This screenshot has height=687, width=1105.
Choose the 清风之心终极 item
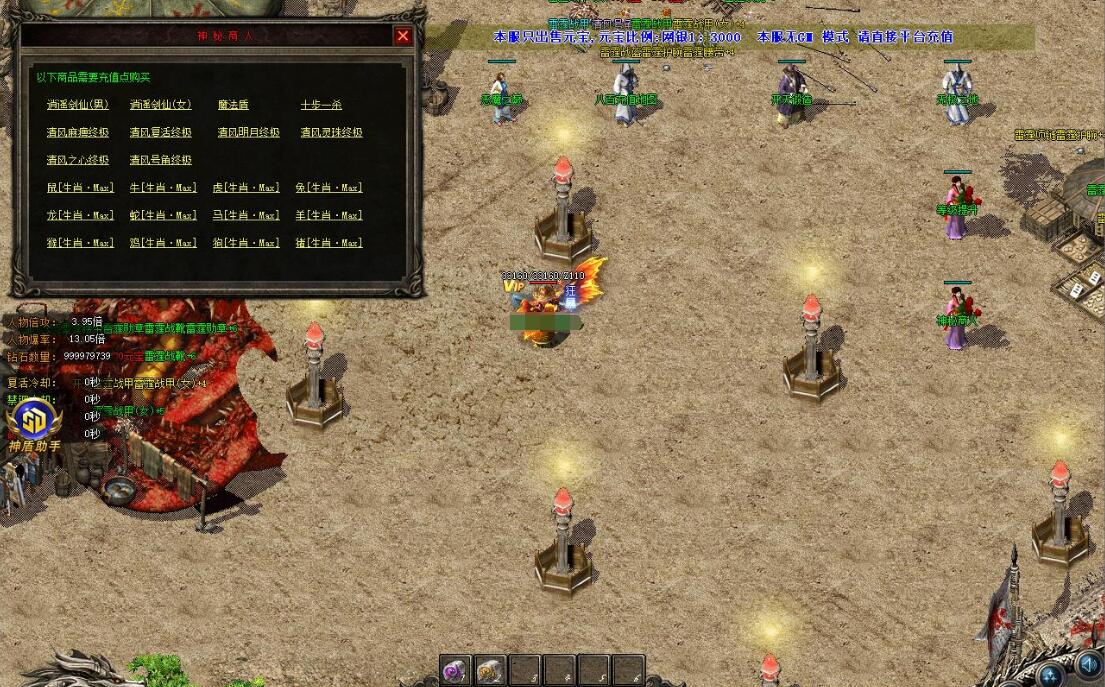point(78,160)
